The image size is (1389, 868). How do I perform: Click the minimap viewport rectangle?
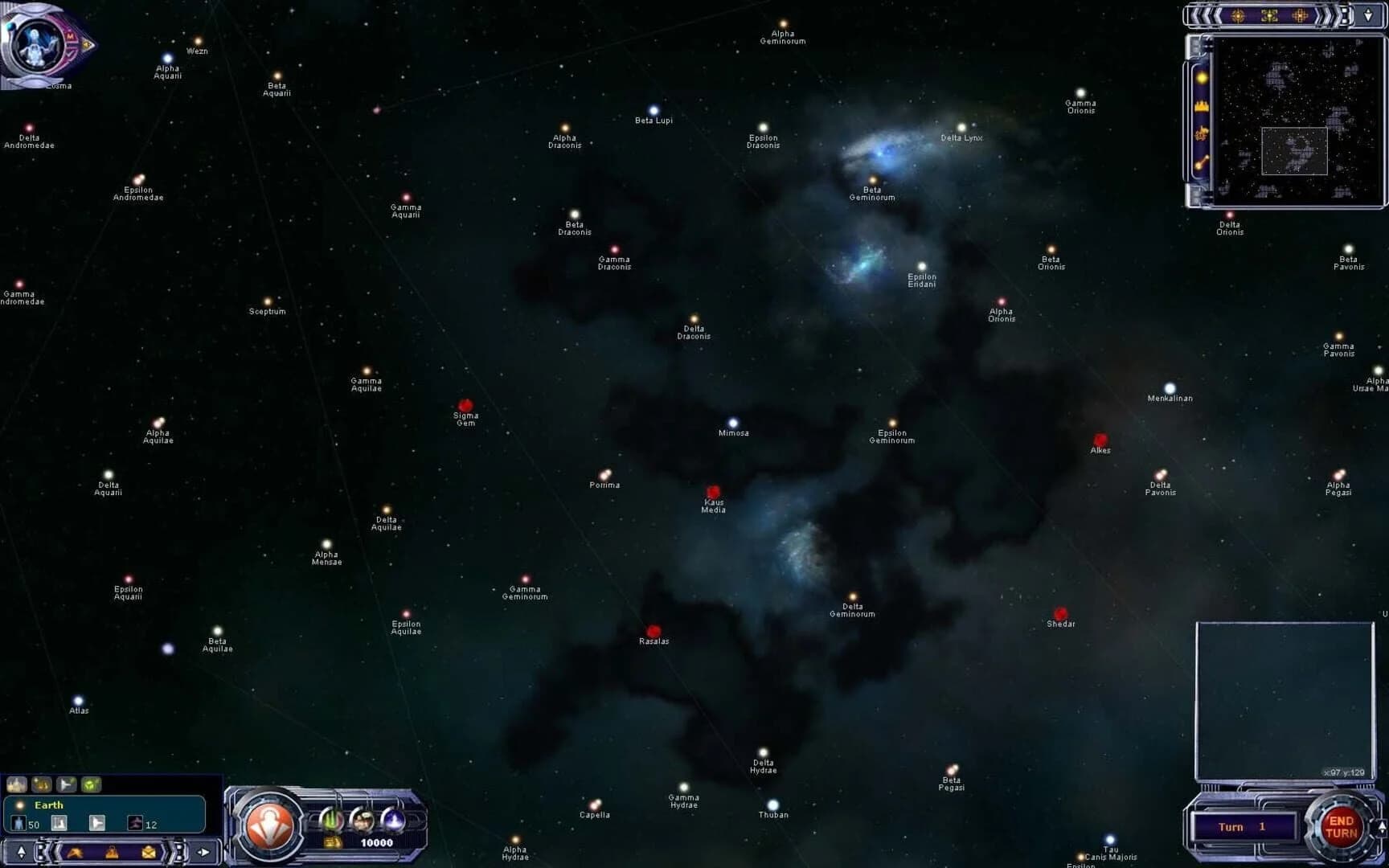tap(1295, 151)
